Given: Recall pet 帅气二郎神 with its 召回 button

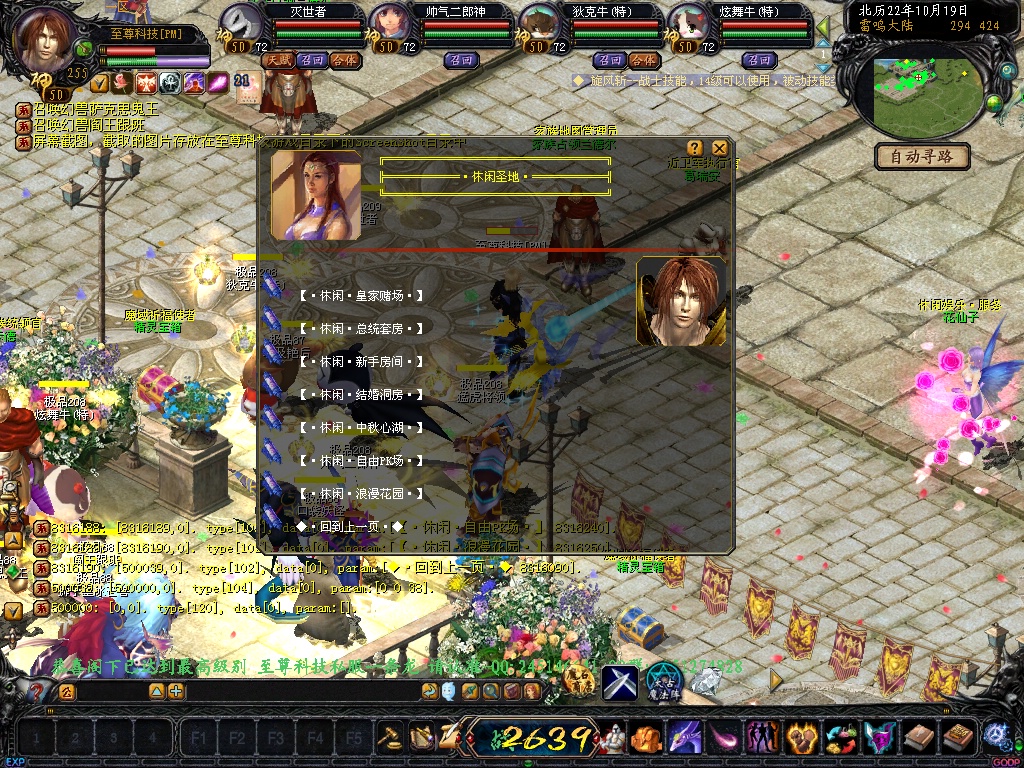Looking at the screenshot, I should [x=462, y=61].
